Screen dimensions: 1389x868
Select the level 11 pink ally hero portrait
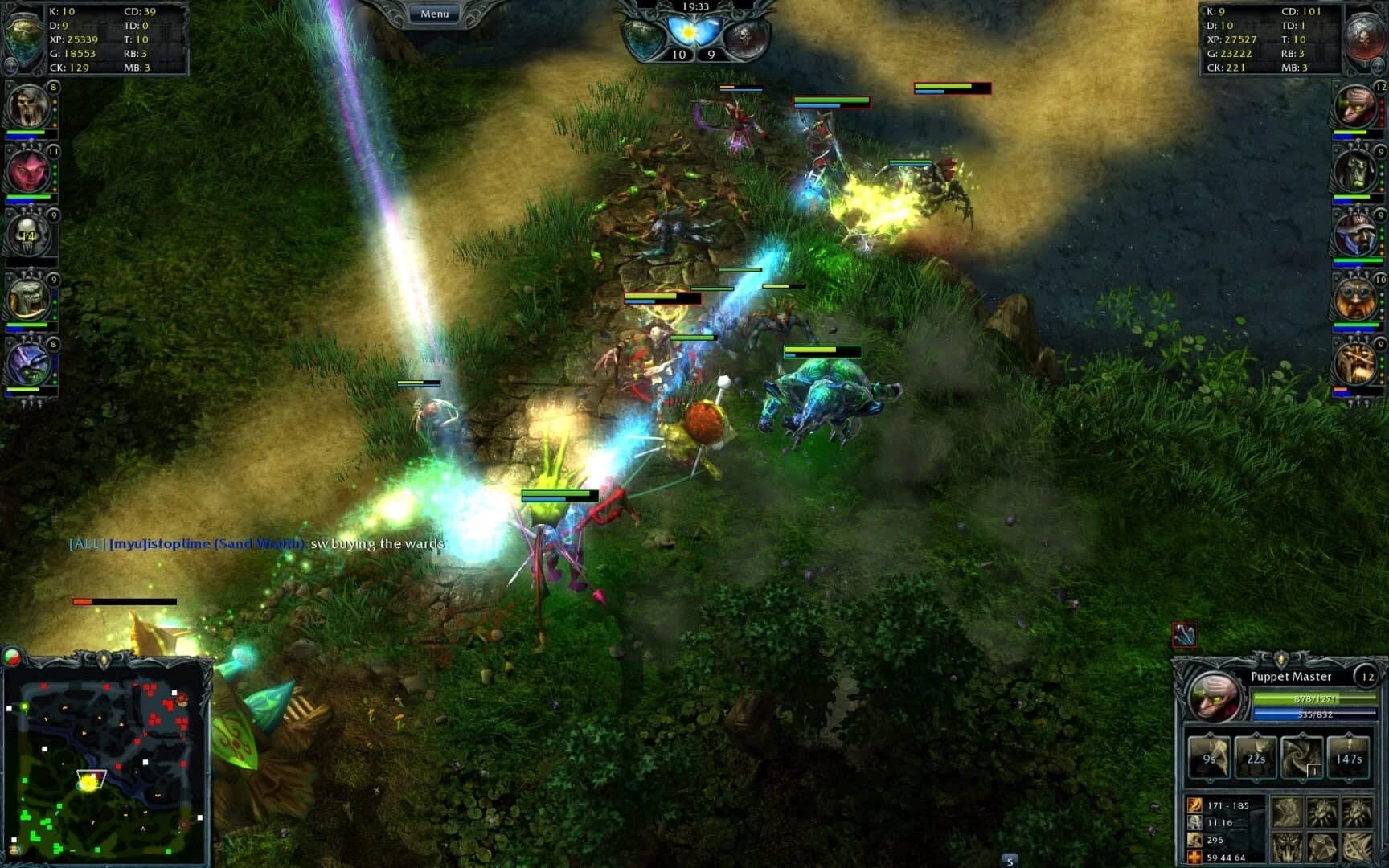coord(29,170)
